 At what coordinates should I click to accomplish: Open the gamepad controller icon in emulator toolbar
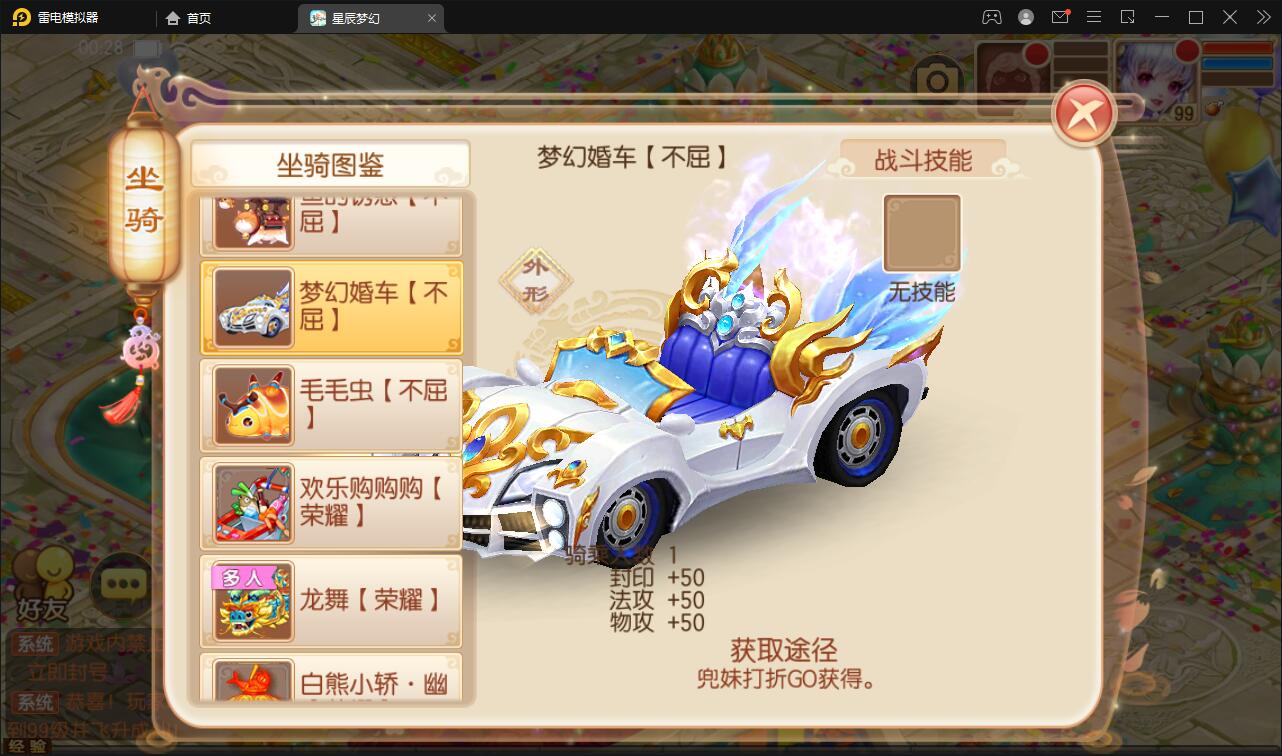click(x=992, y=17)
